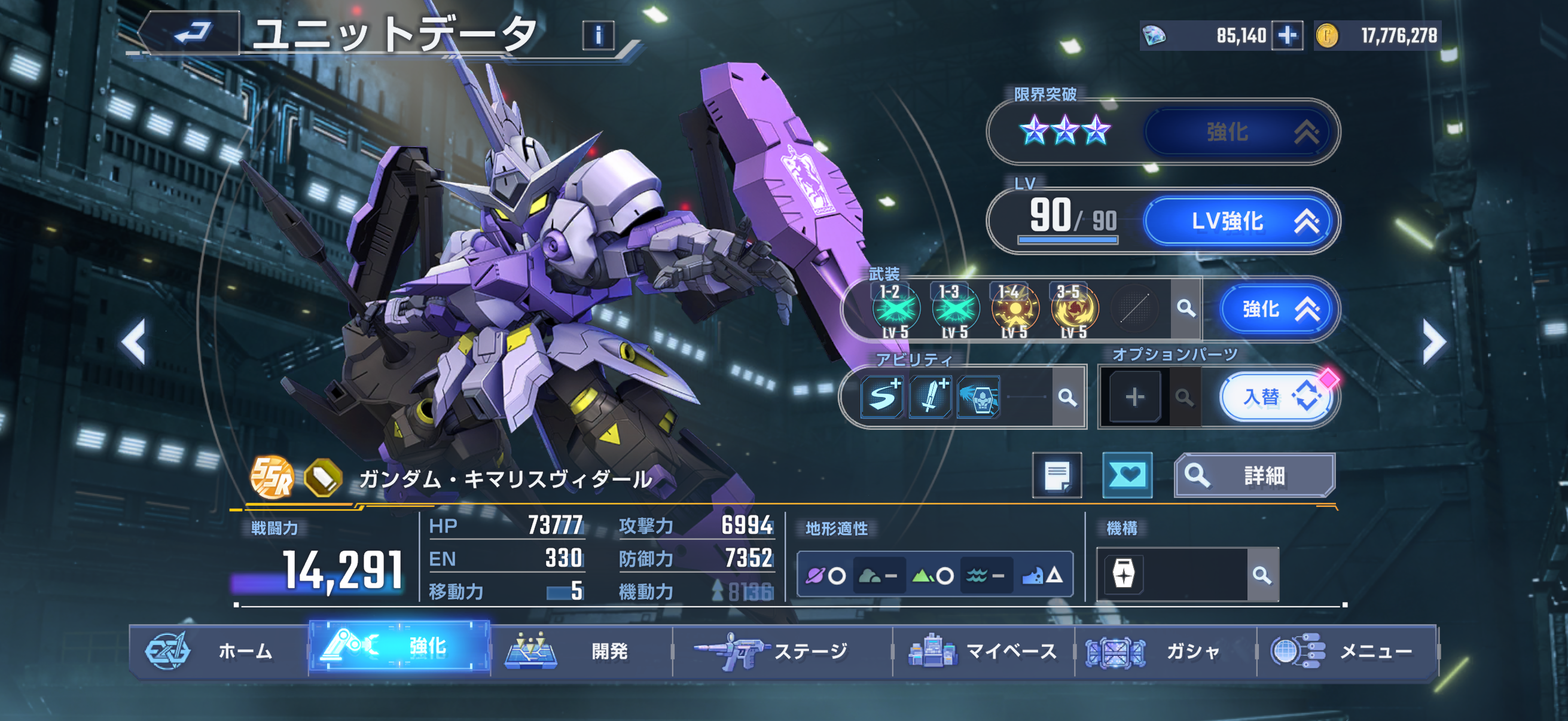Inspect abilities with the magnifier button
Viewport: 1568px width, 721px height.
tap(1067, 398)
